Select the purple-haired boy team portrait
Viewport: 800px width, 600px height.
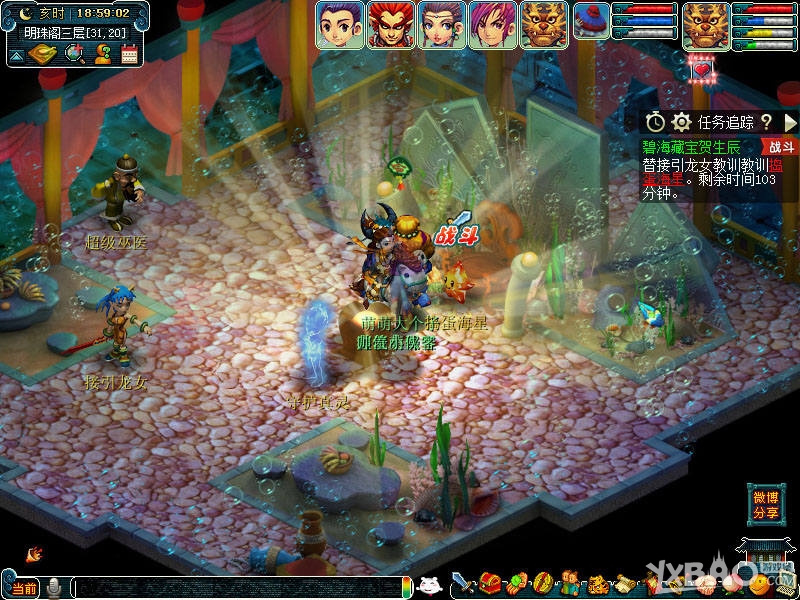click(x=340, y=25)
